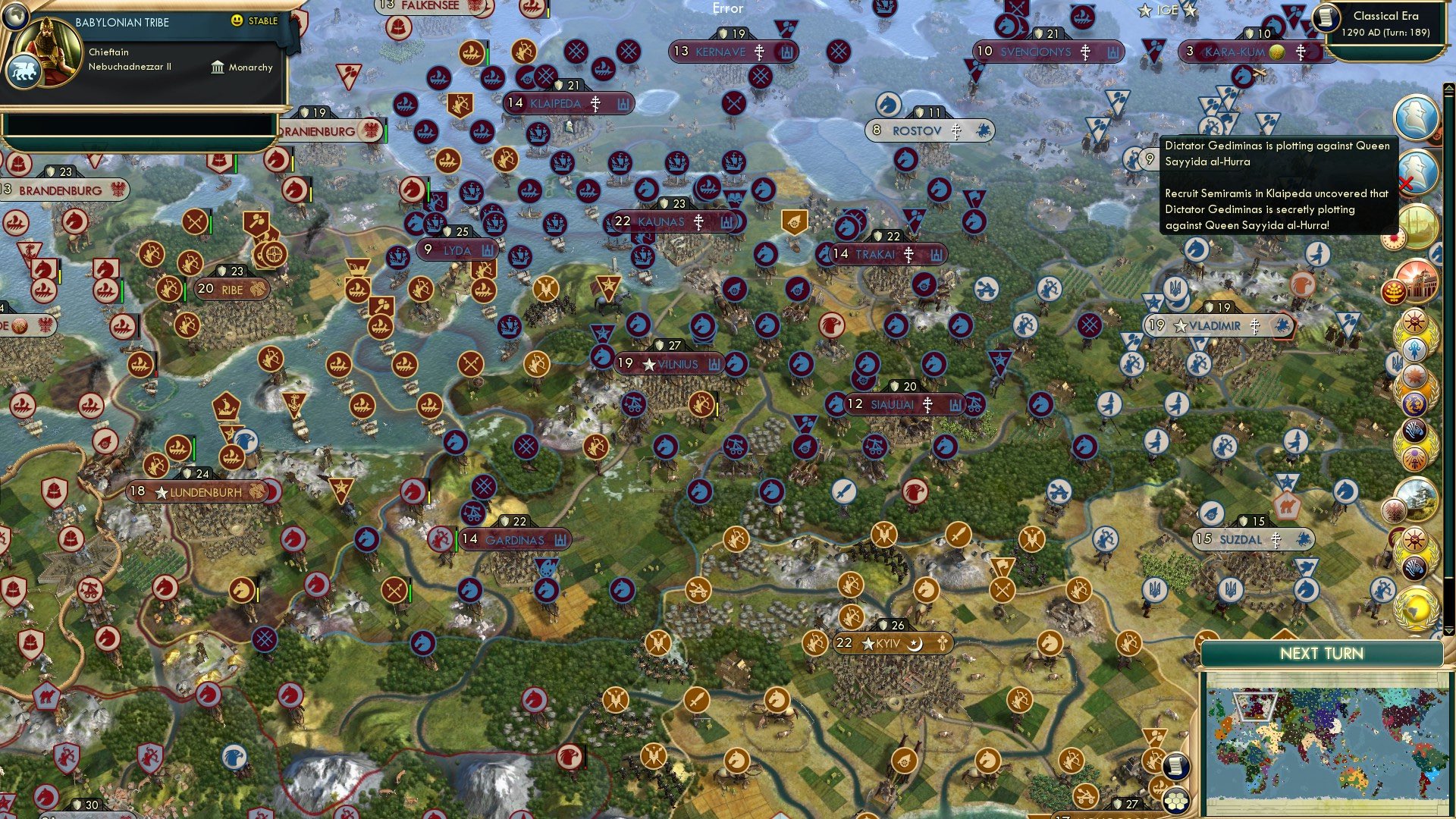Toggle strategic view with the hex grid icon
1456x819 pixels.
point(1176,802)
